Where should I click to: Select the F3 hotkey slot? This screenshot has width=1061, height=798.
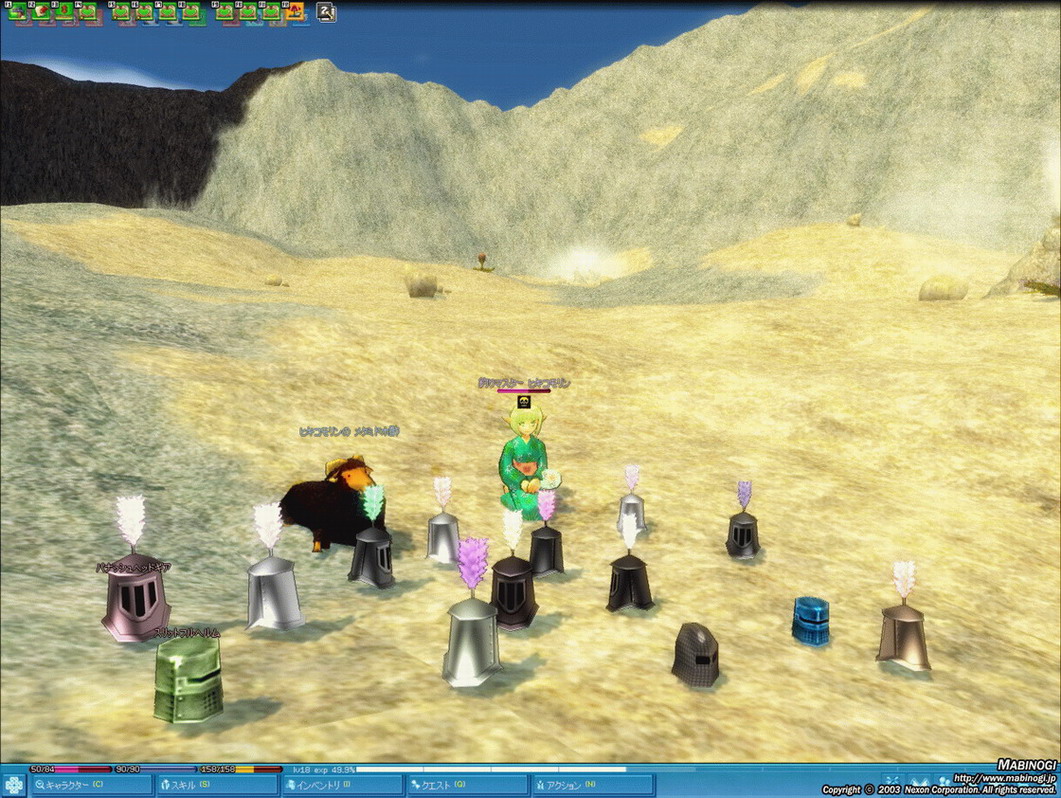coord(66,12)
